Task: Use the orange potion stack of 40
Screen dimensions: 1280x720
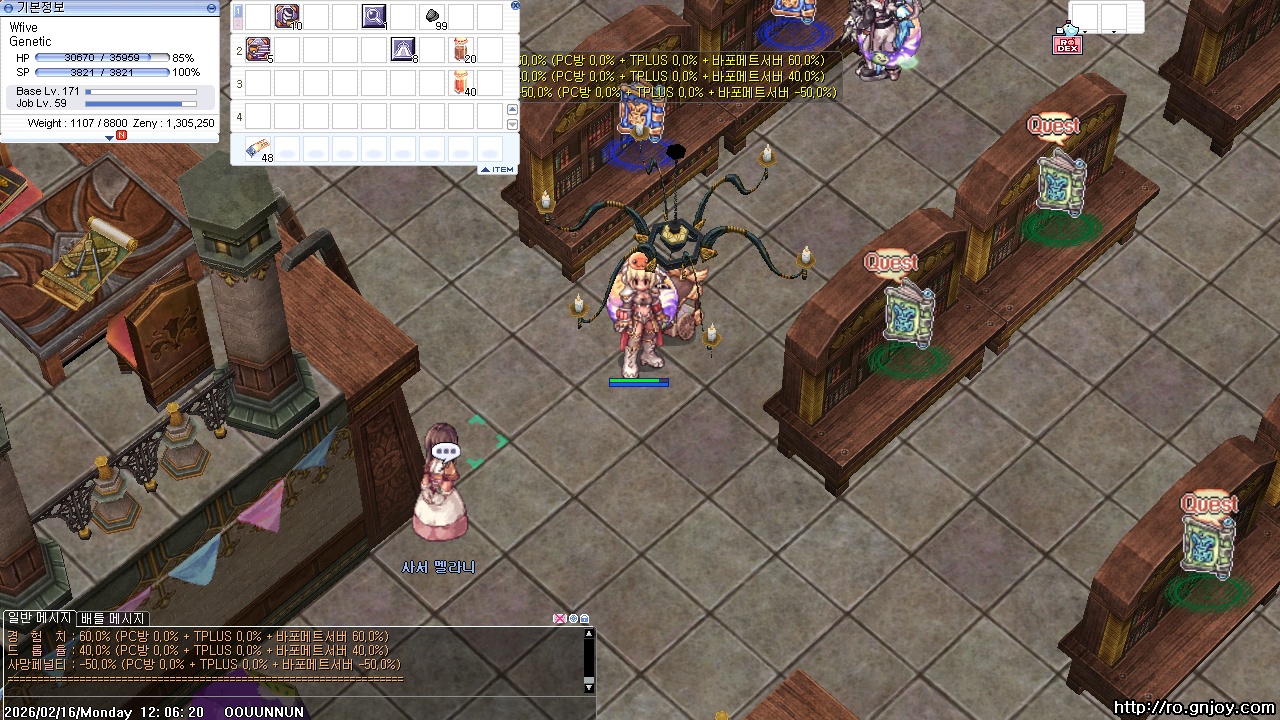Action: coord(461,83)
